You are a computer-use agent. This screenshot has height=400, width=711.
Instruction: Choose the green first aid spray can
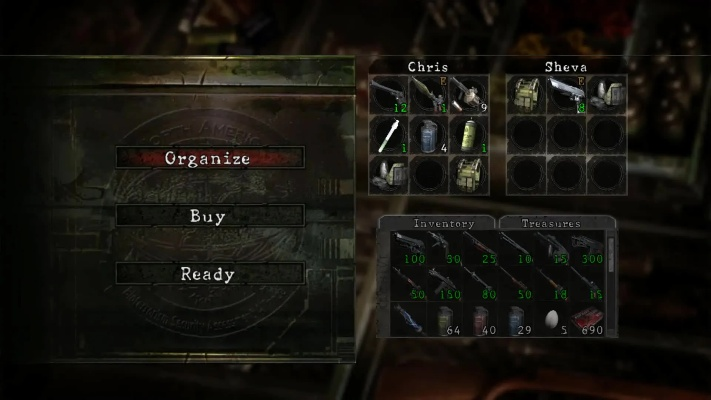coord(468,134)
